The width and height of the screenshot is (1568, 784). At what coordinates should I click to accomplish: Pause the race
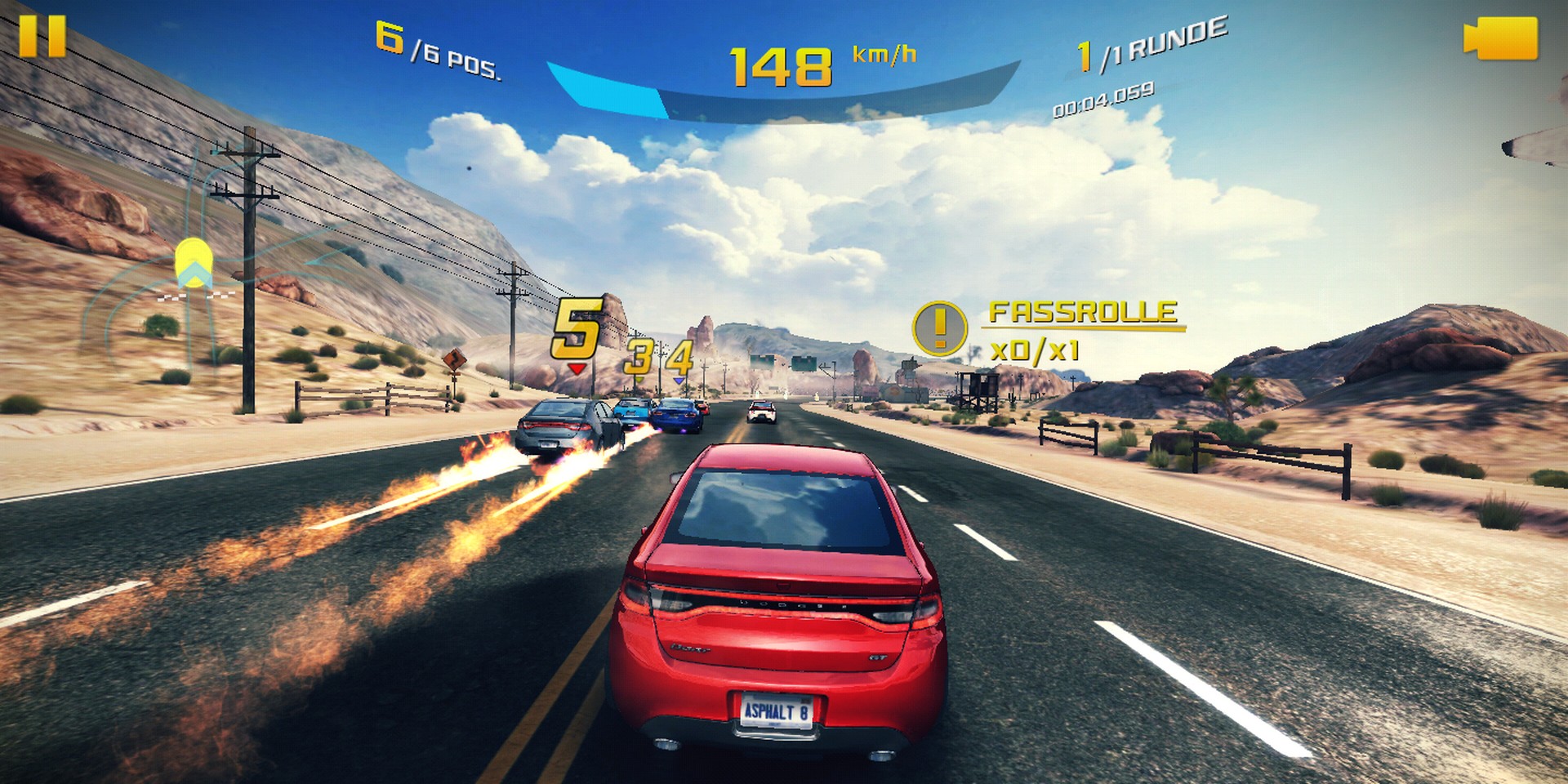(42, 37)
